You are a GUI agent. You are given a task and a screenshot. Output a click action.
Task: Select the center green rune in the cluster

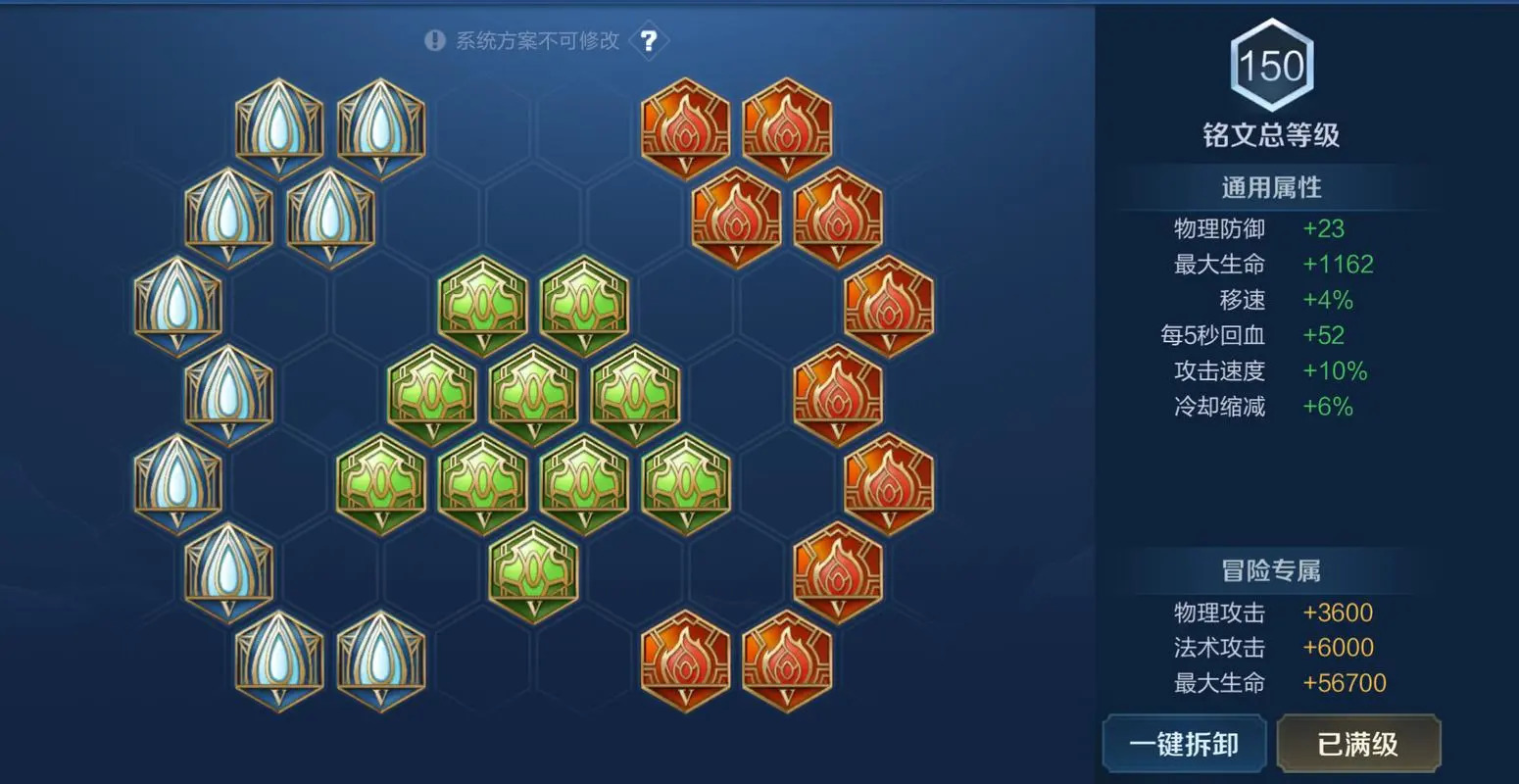point(532,392)
